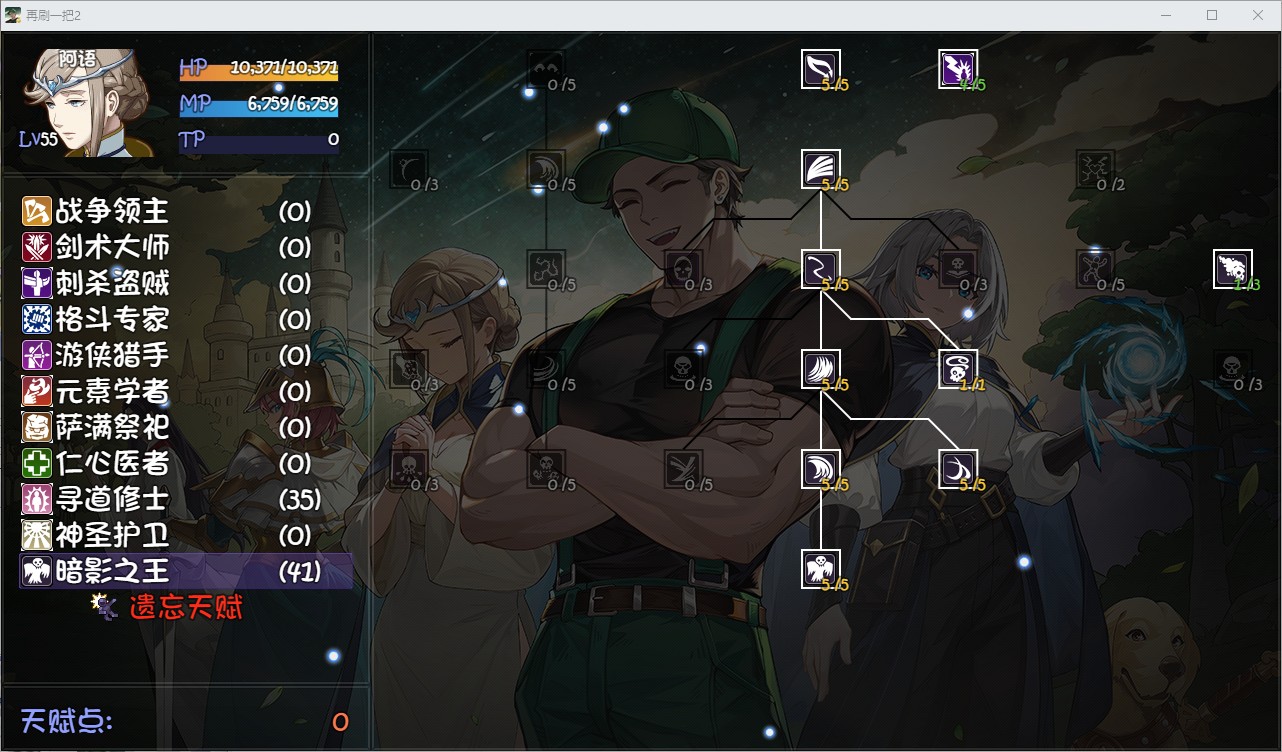Close the game window

[x=1258, y=15]
